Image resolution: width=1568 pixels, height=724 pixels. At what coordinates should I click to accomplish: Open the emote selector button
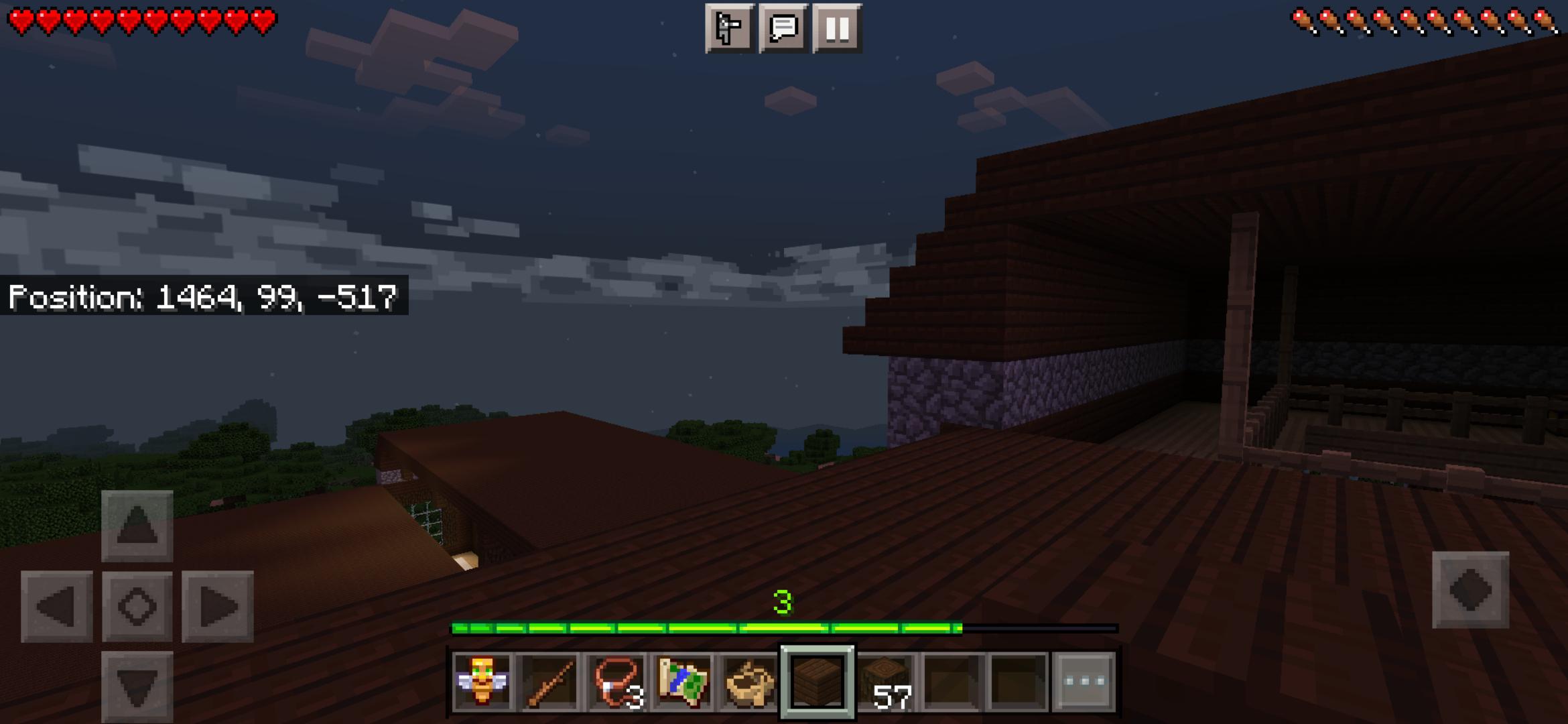(728, 29)
